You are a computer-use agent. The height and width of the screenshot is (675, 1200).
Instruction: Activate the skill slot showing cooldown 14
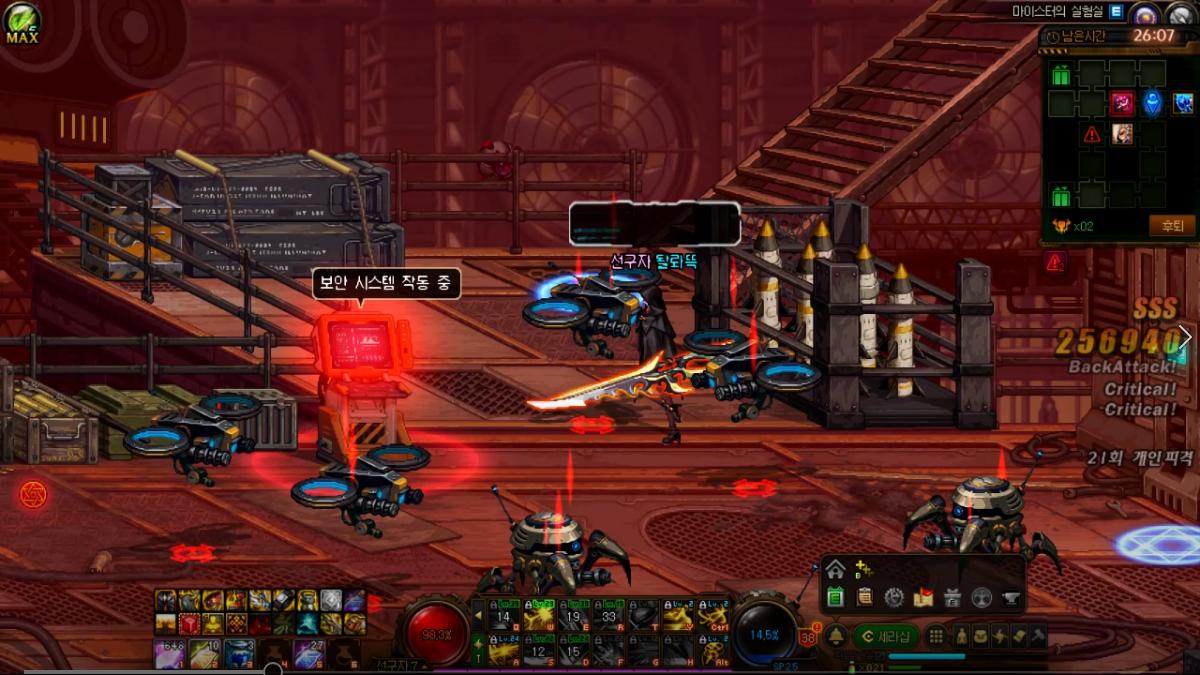click(x=505, y=618)
